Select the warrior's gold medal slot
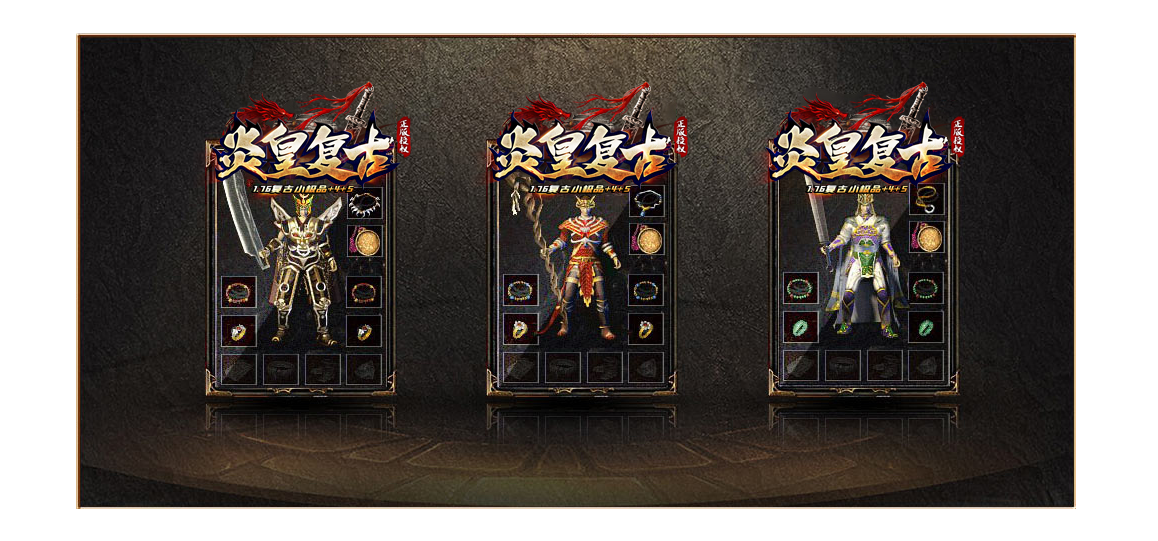 coord(364,242)
